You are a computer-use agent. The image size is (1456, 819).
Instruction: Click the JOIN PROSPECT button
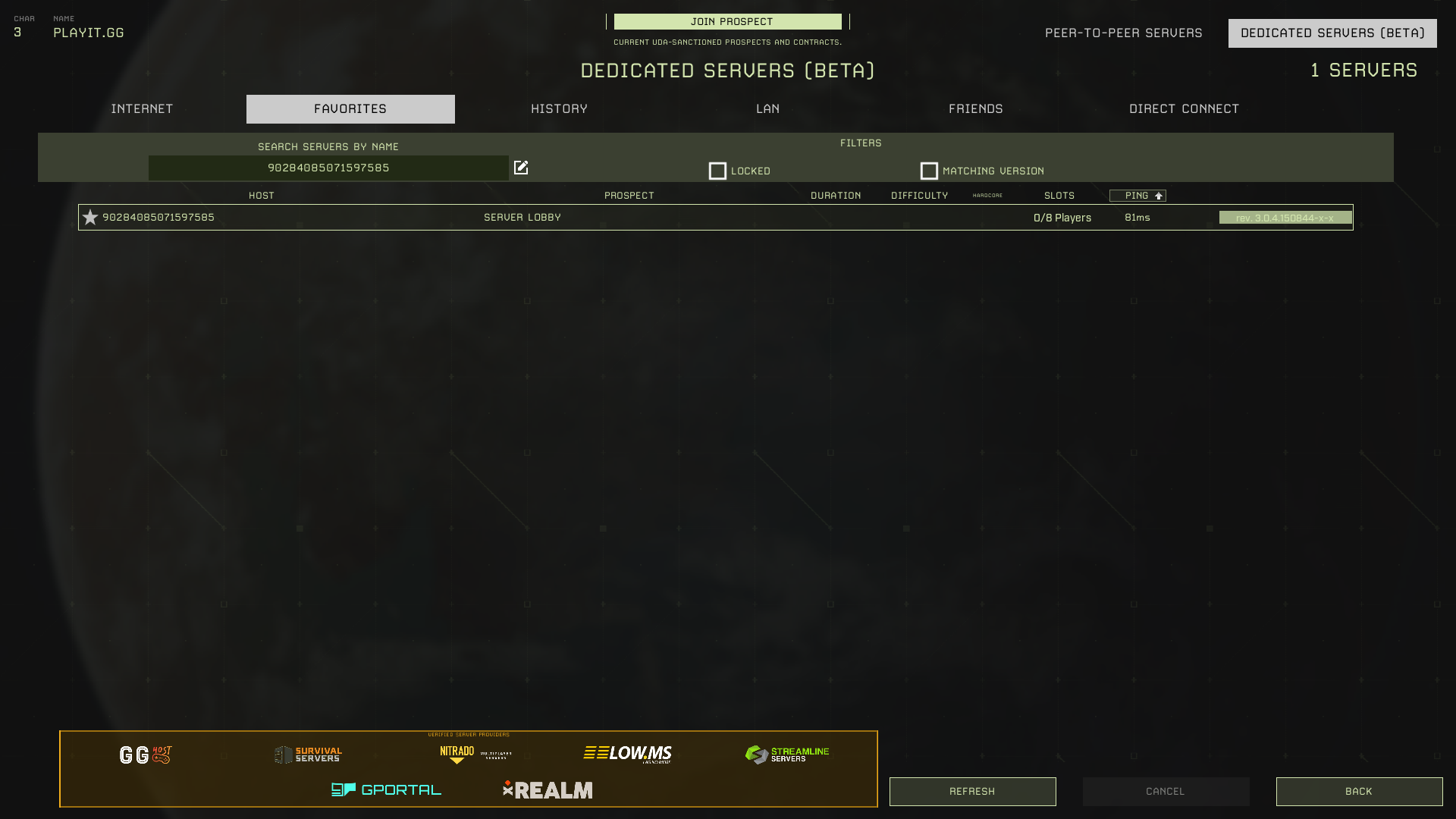coord(726,22)
